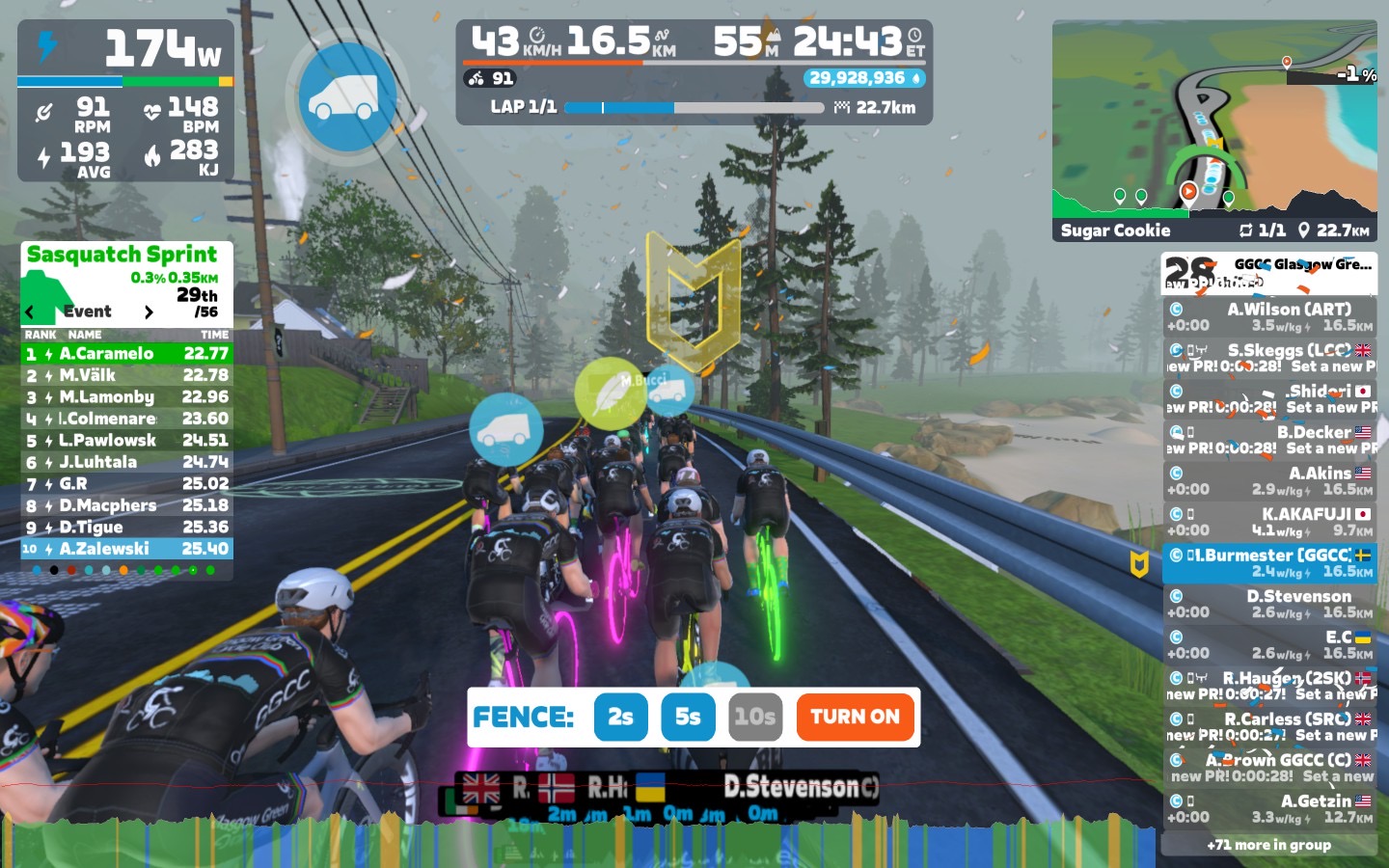Select the 10s fence option

click(x=754, y=717)
